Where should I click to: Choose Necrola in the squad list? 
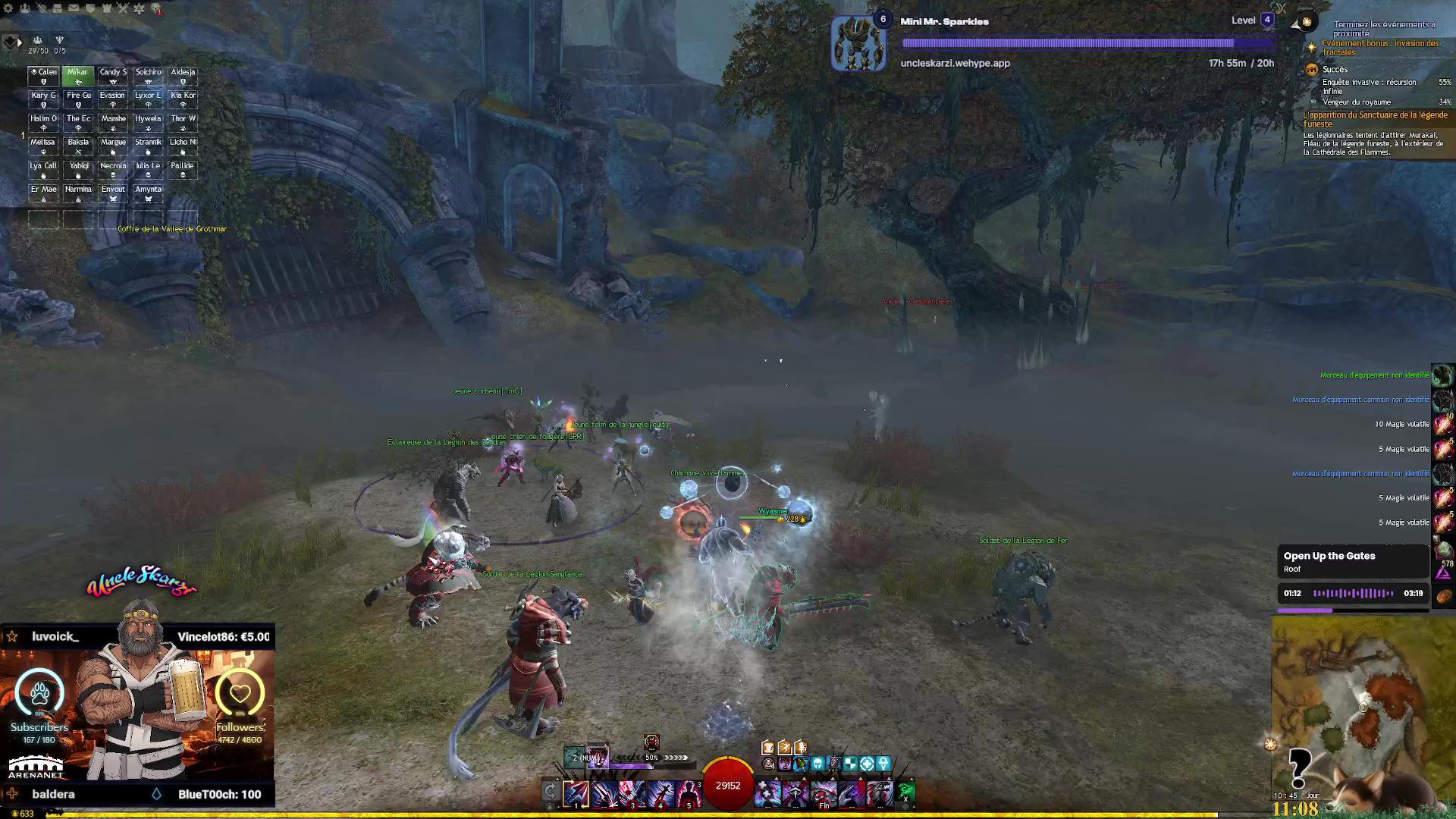click(x=113, y=169)
